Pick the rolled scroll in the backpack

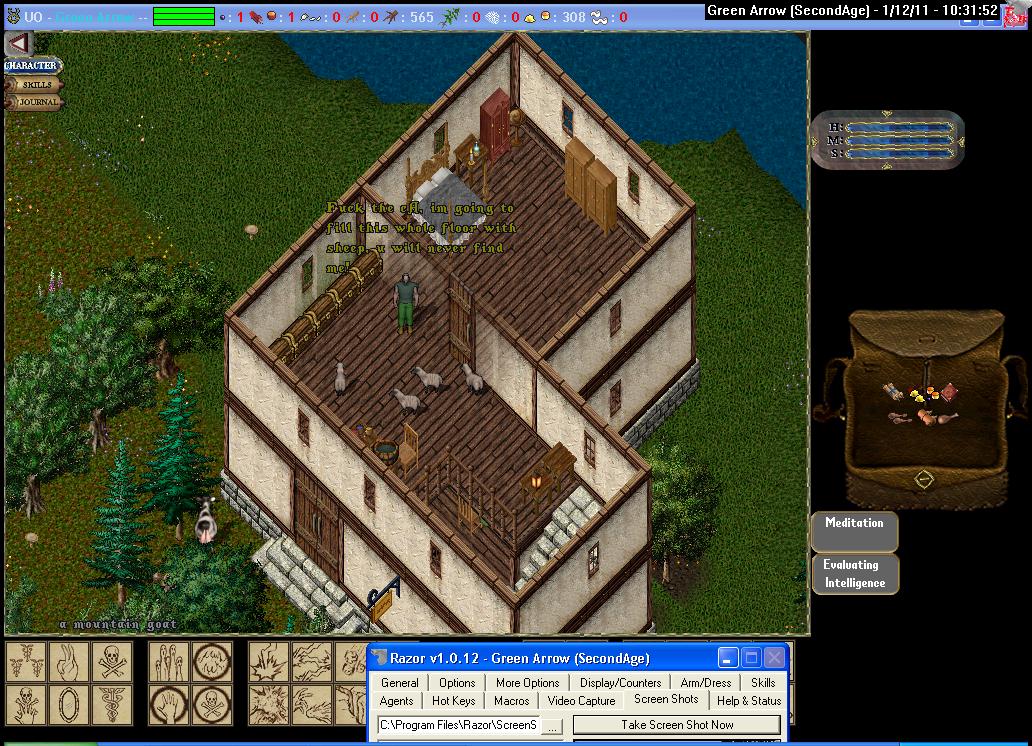(891, 390)
